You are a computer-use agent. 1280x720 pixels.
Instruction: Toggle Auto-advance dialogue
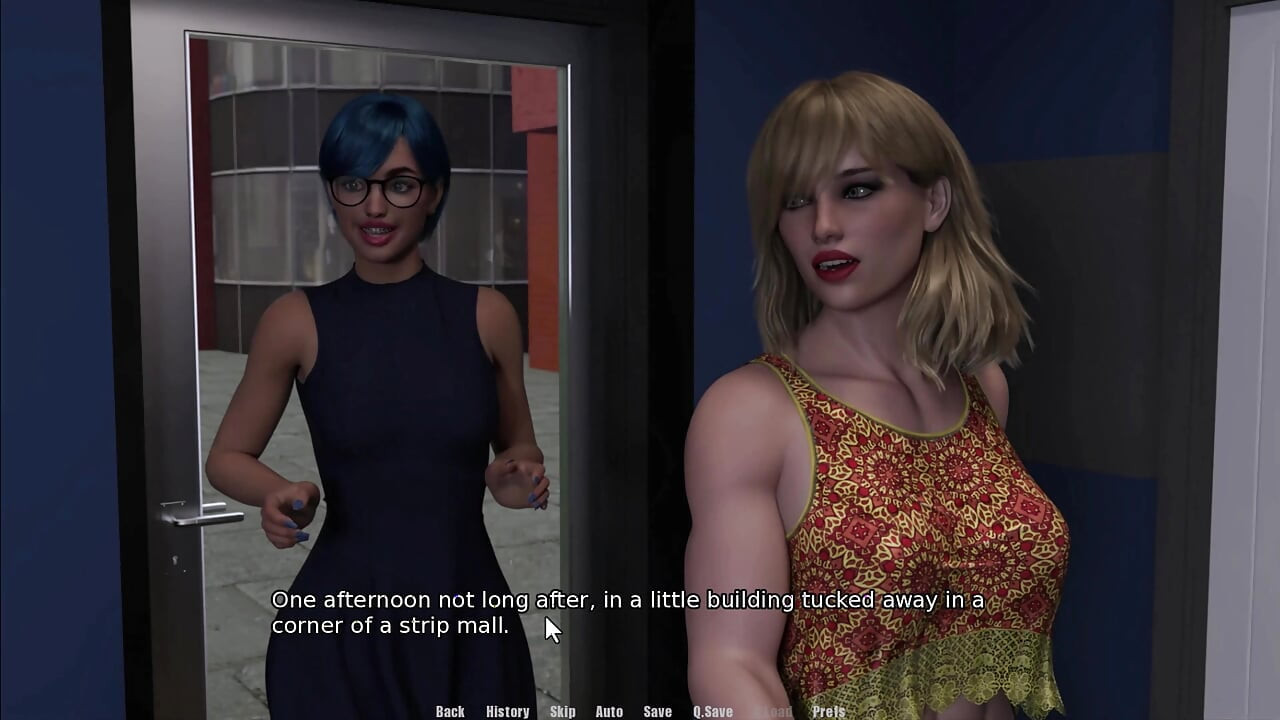tap(609, 711)
